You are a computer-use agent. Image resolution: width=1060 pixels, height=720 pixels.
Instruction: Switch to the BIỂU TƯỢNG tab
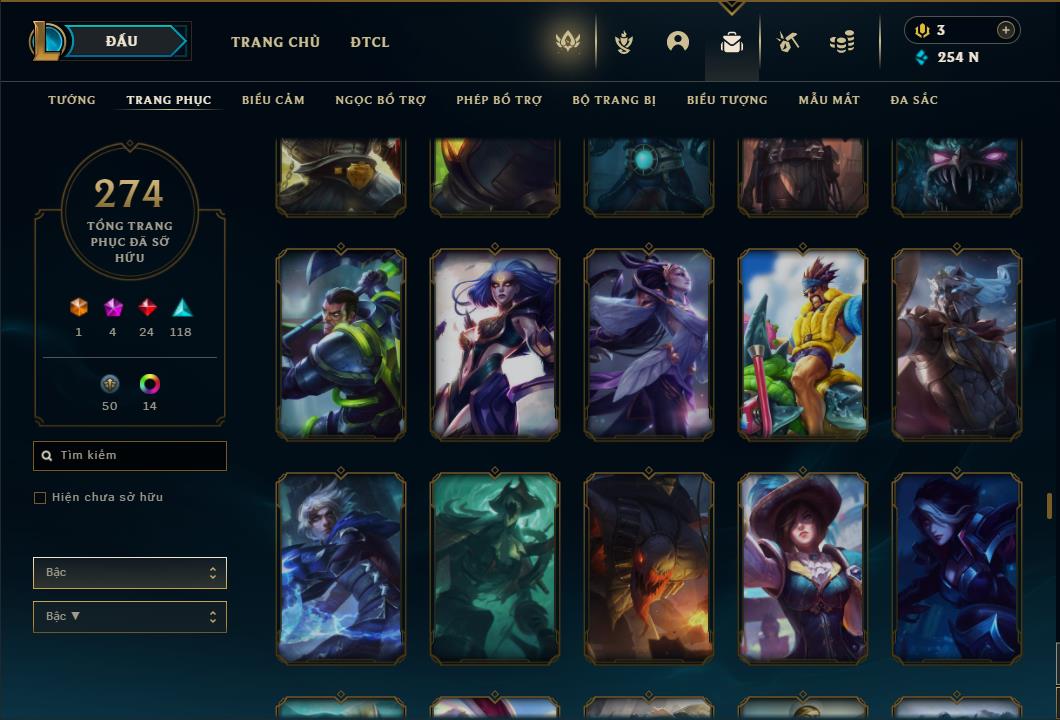(x=727, y=100)
